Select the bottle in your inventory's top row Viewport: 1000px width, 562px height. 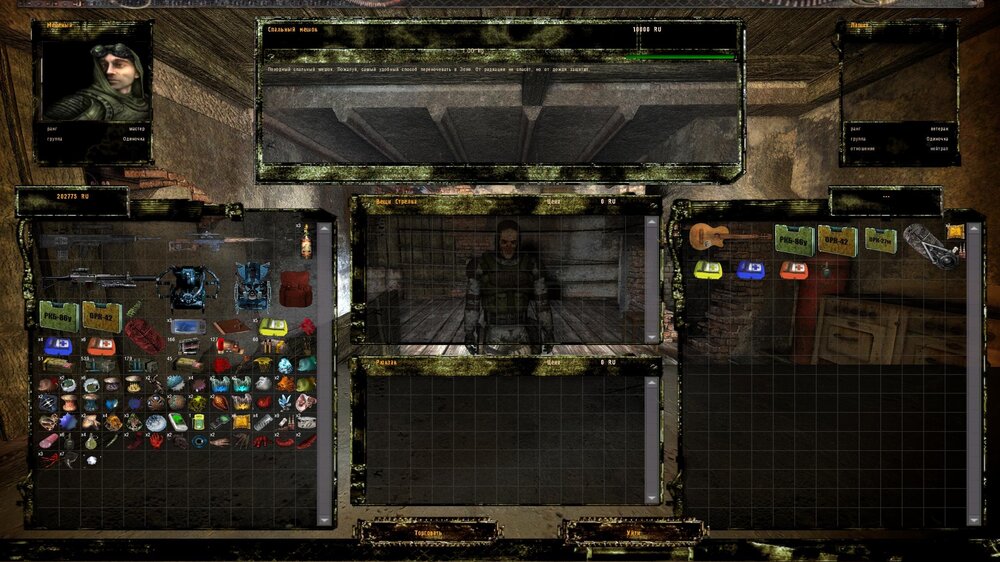306,240
